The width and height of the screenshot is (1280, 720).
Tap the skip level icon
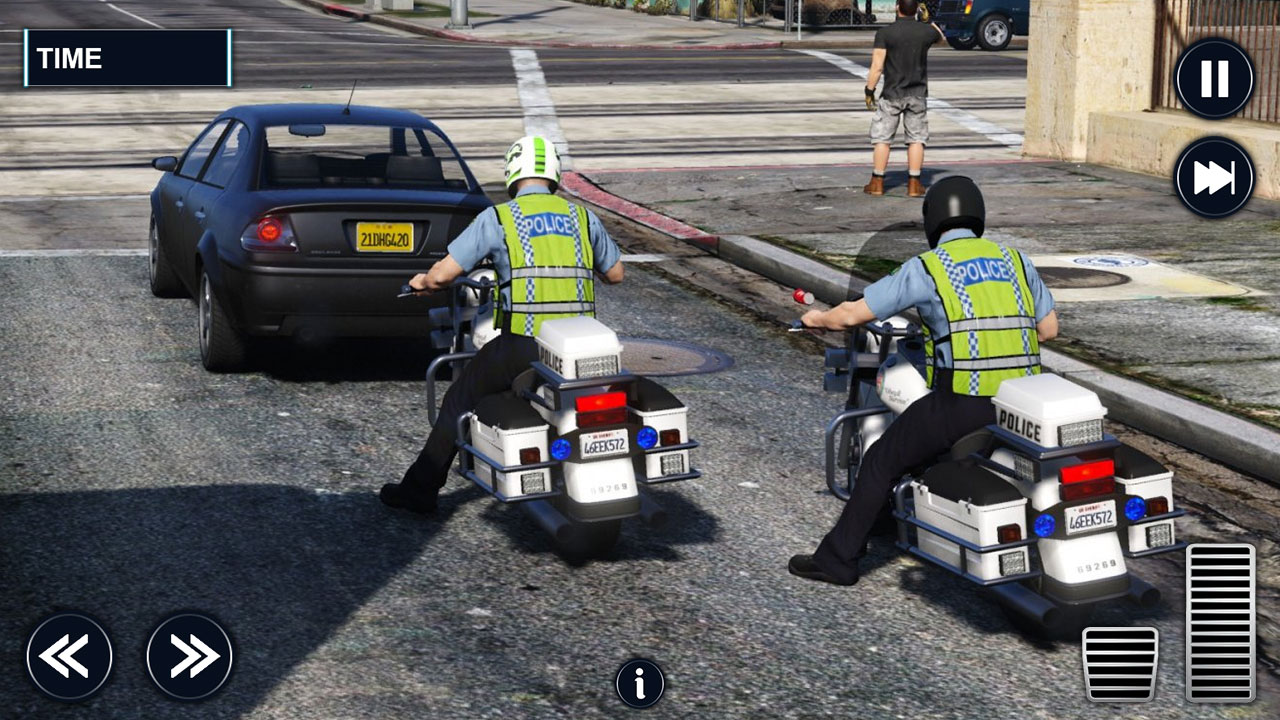[1213, 175]
